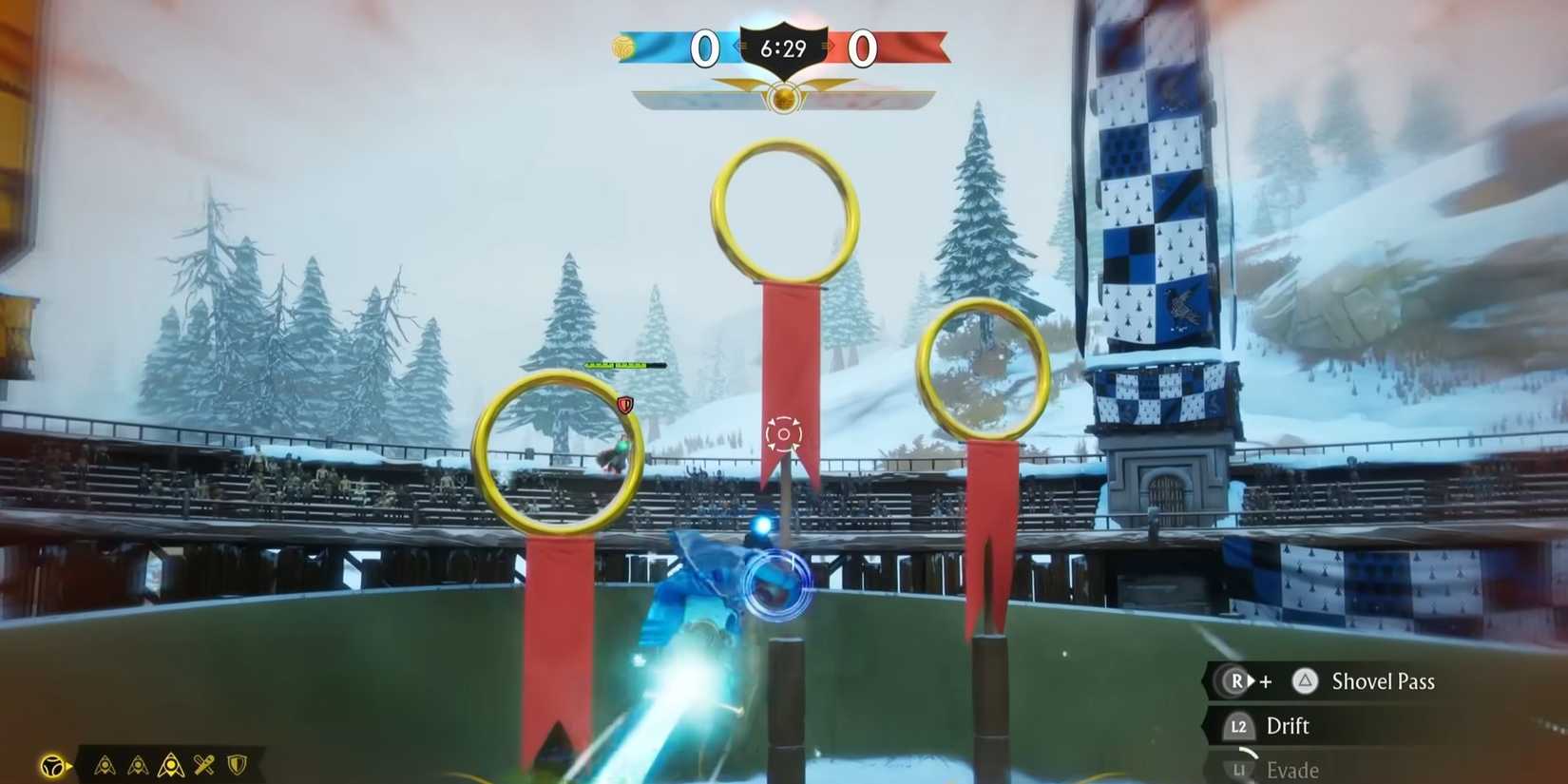Screen dimensions: 1568x784
Task: Select the Quaffle ball icon bottom left
Action: point(52,764)
